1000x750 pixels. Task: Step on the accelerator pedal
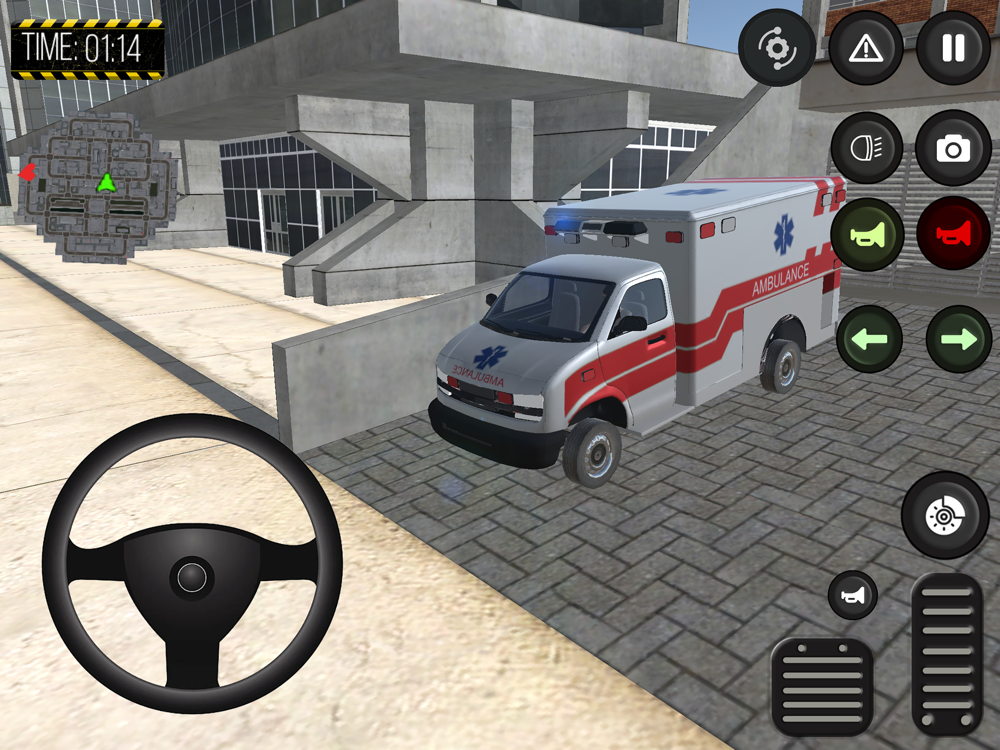947,653
